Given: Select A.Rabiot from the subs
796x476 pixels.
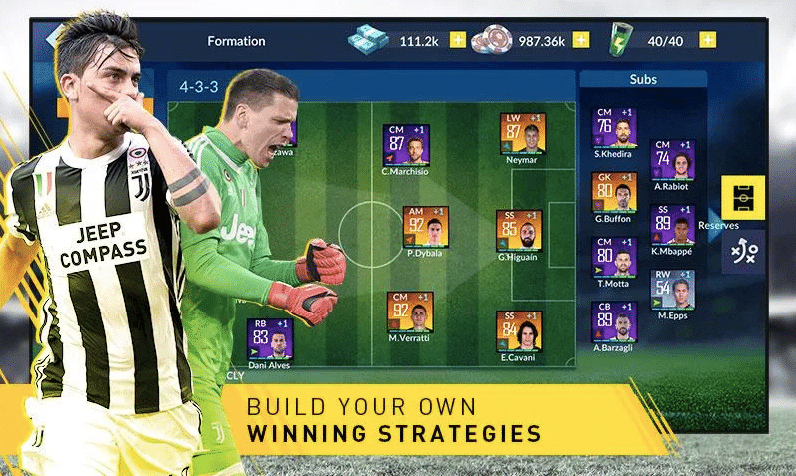Looking at the screenshot, I should tap(672, 159).
